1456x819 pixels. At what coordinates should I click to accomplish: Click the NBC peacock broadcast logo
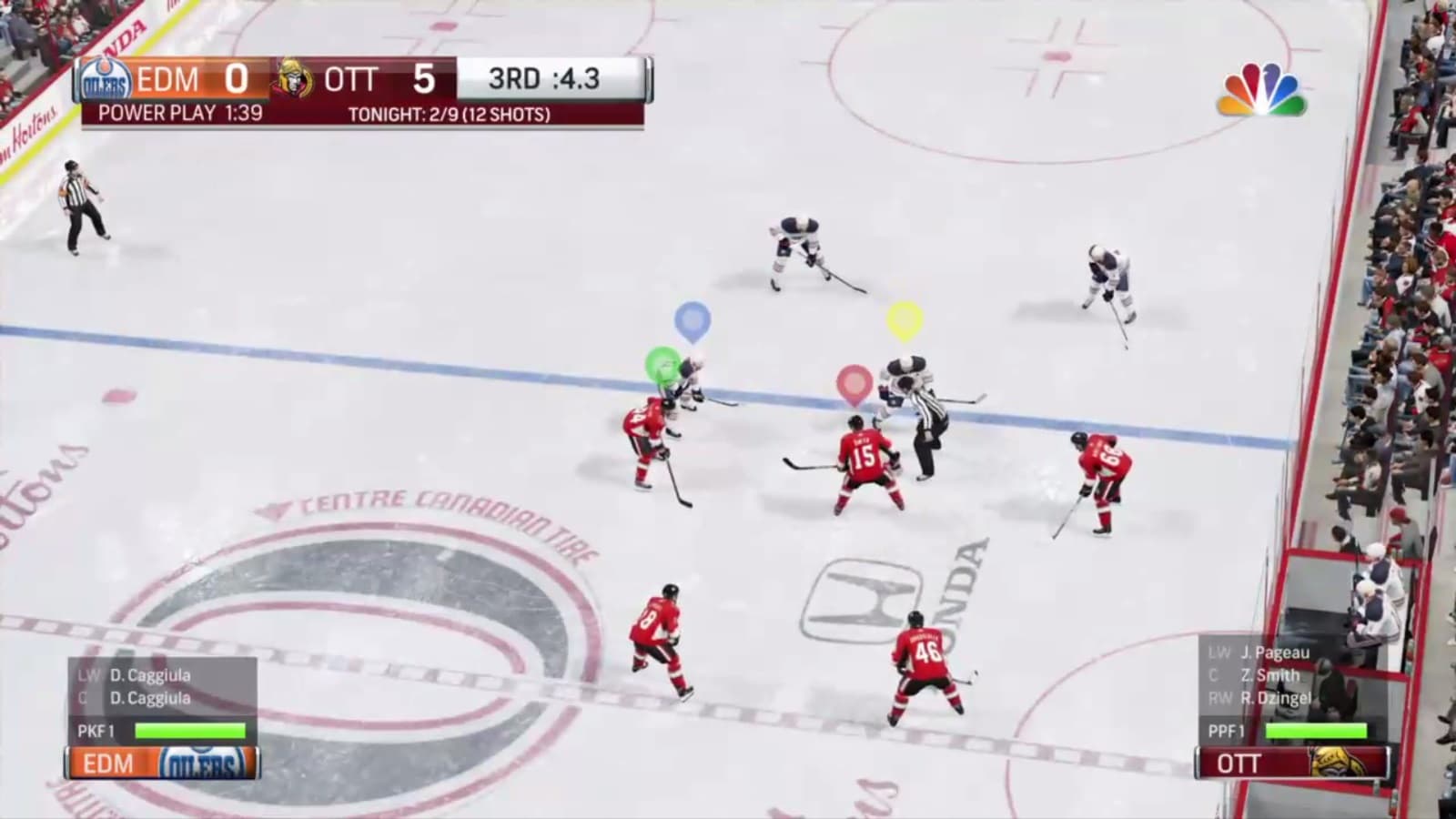point(1263,91)
